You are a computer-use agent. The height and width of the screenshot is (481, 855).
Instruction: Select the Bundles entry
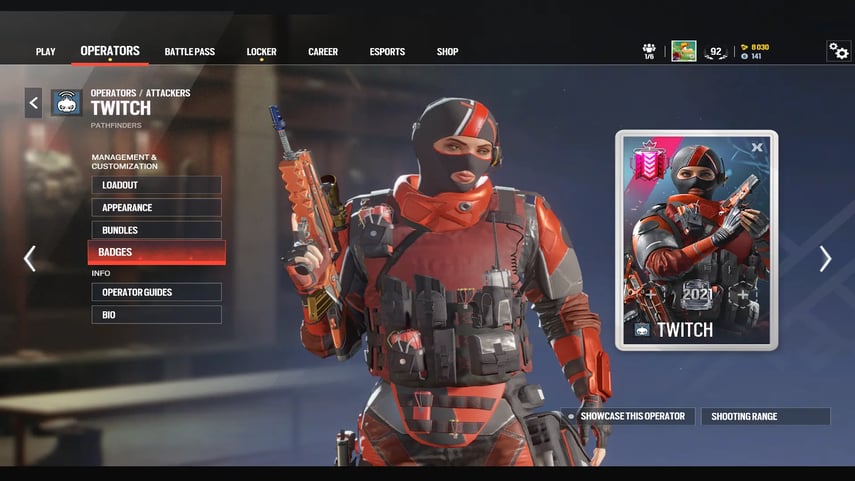pyautogui.click(x=156, y=230)
